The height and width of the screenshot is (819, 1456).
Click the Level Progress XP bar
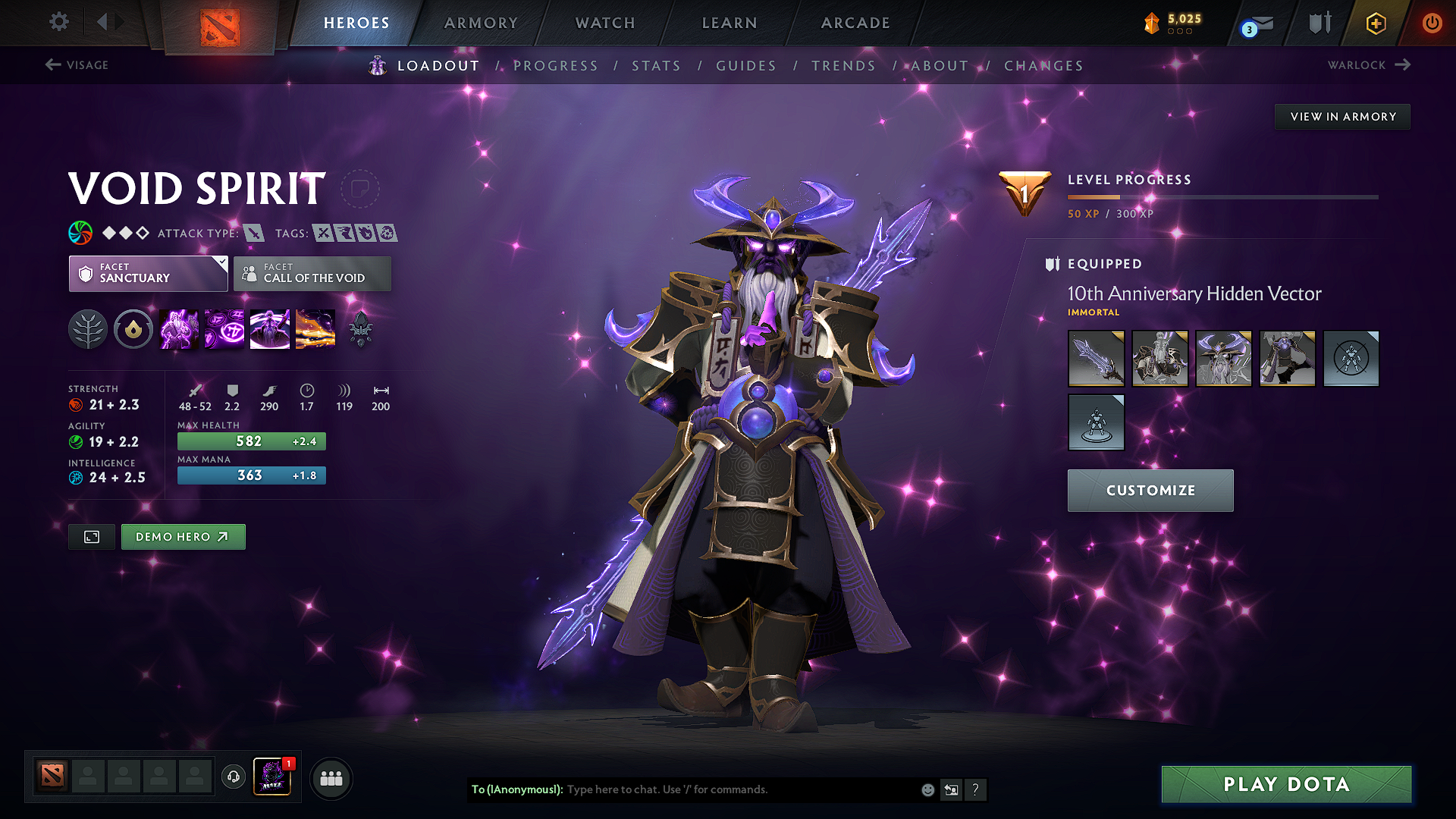[1222, 198]
